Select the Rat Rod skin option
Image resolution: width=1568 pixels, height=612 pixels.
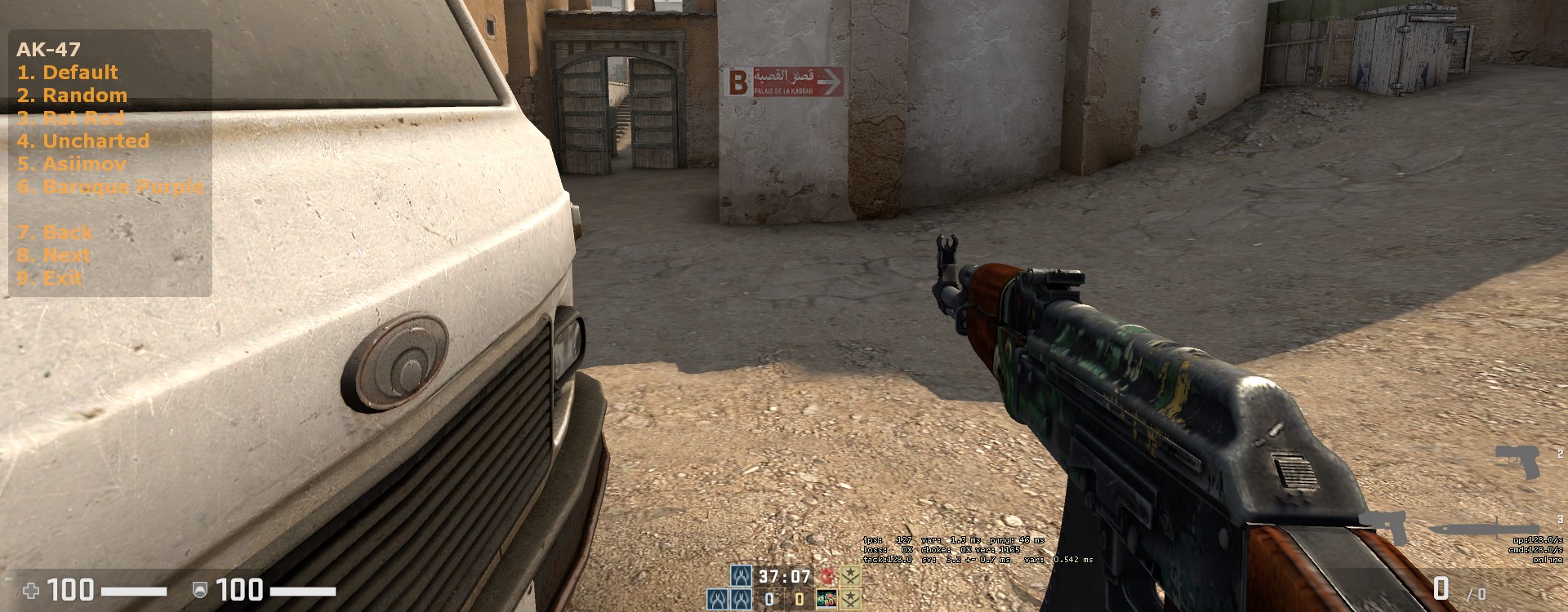tap(70, 118)
